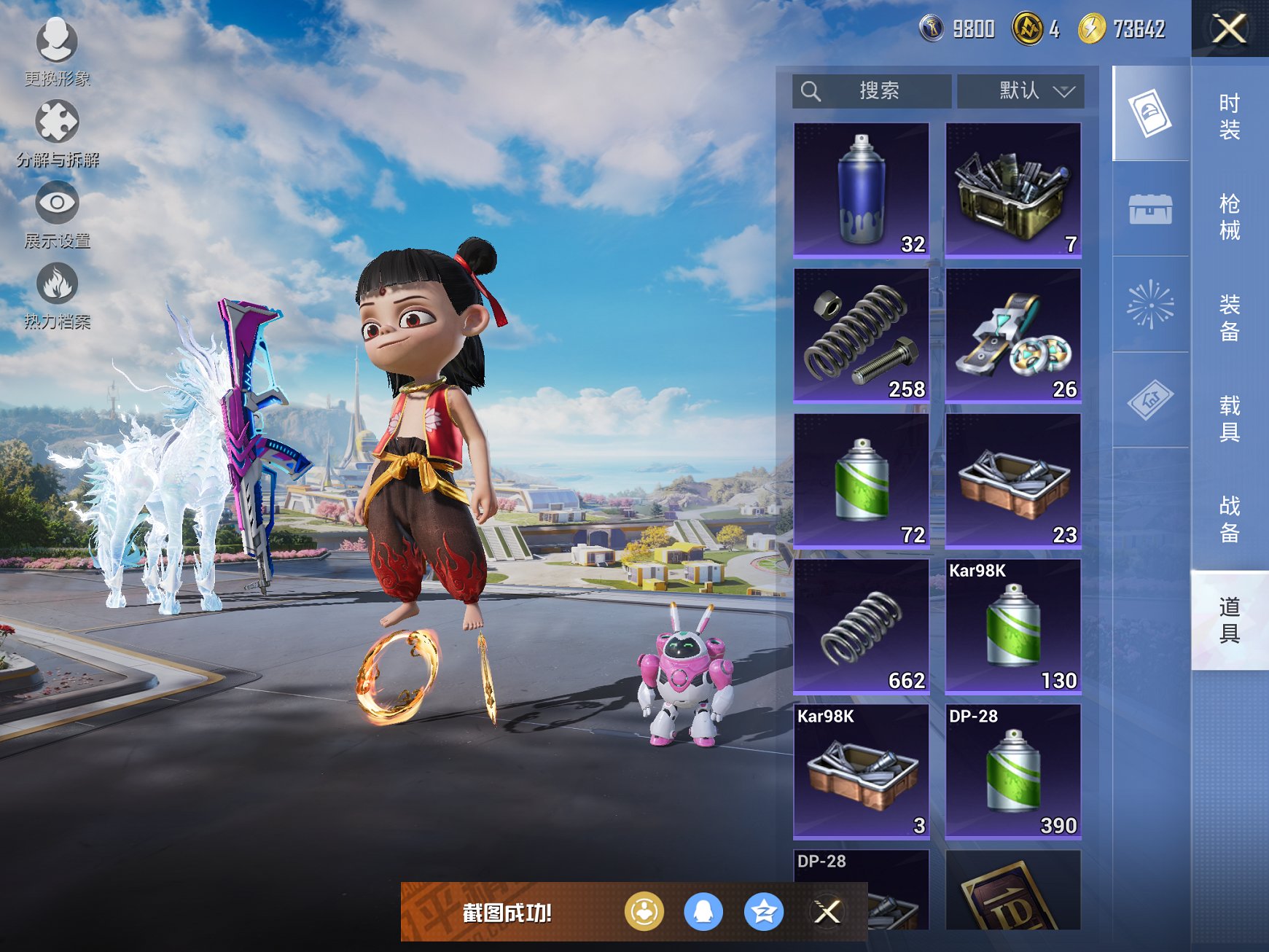
Task: Expand the 默认 sort dropdown
Action: (1020, 91)
